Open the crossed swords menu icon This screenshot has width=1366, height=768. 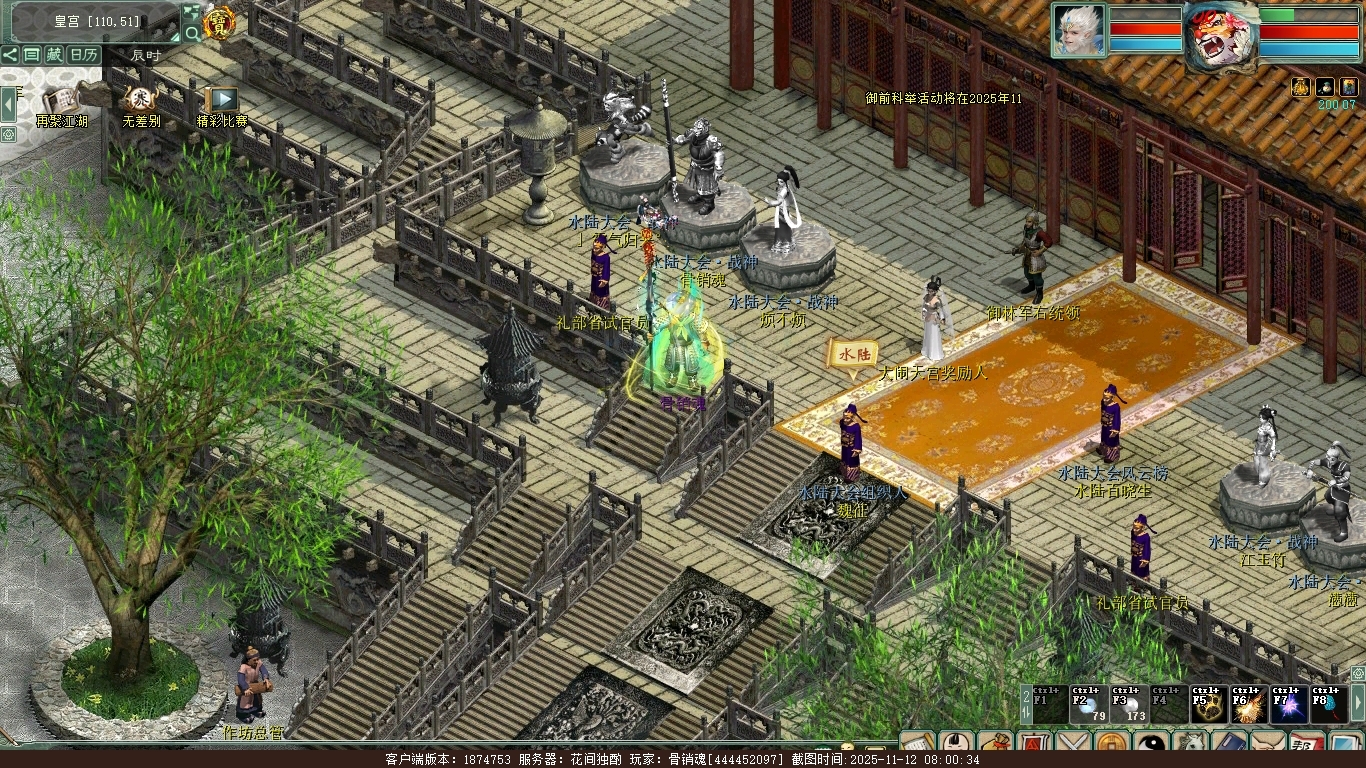[x=1073, y=745]
